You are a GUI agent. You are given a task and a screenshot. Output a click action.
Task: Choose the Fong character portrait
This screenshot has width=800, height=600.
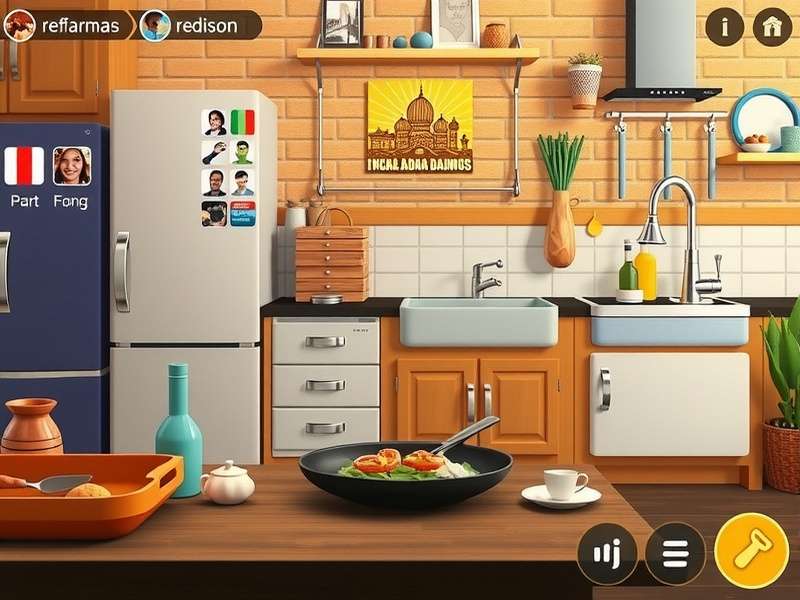pos(72,166)
